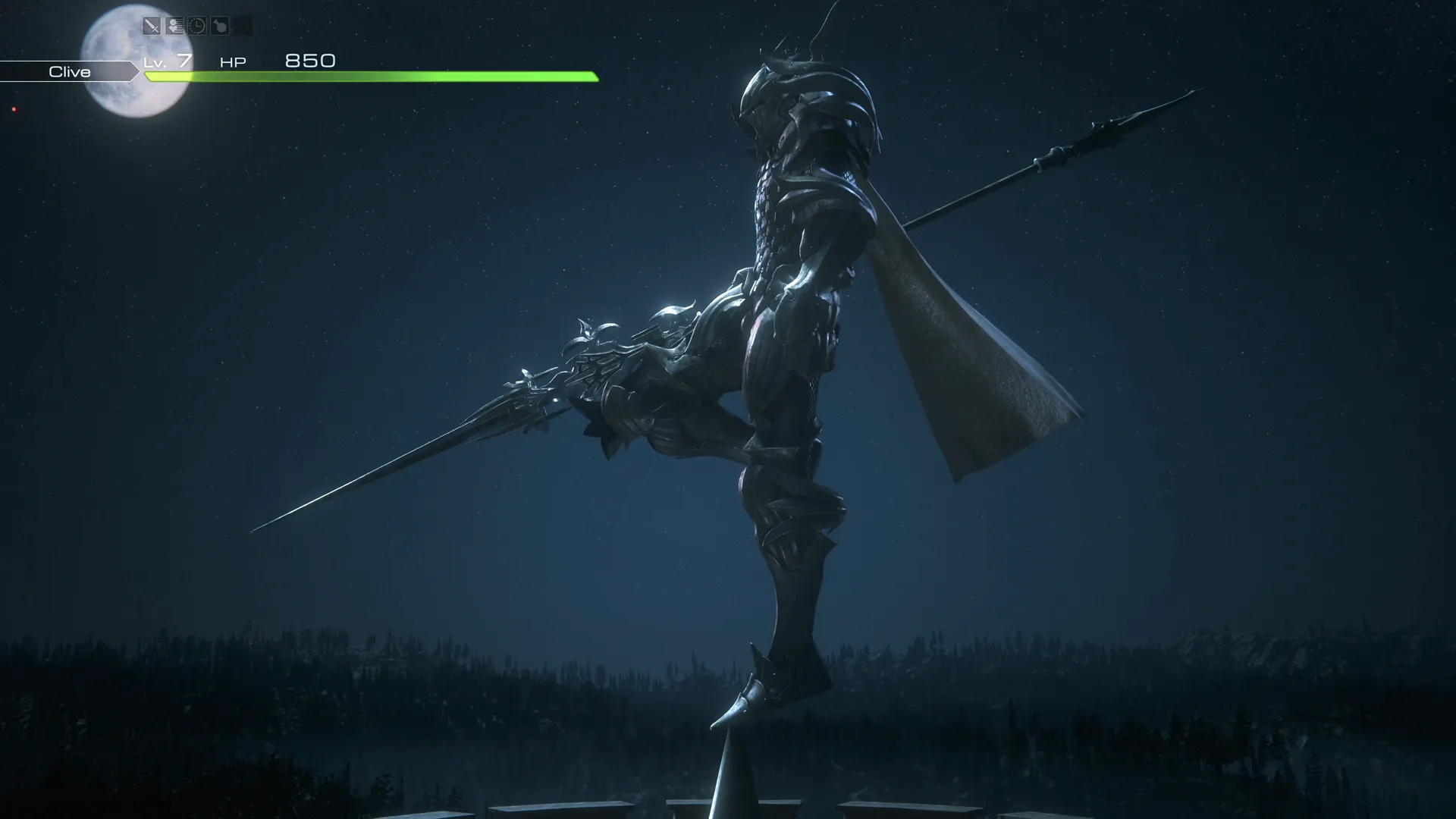The image size is (1456, 819).
Task: Click the green HP bar
Action: click(372, 77)
